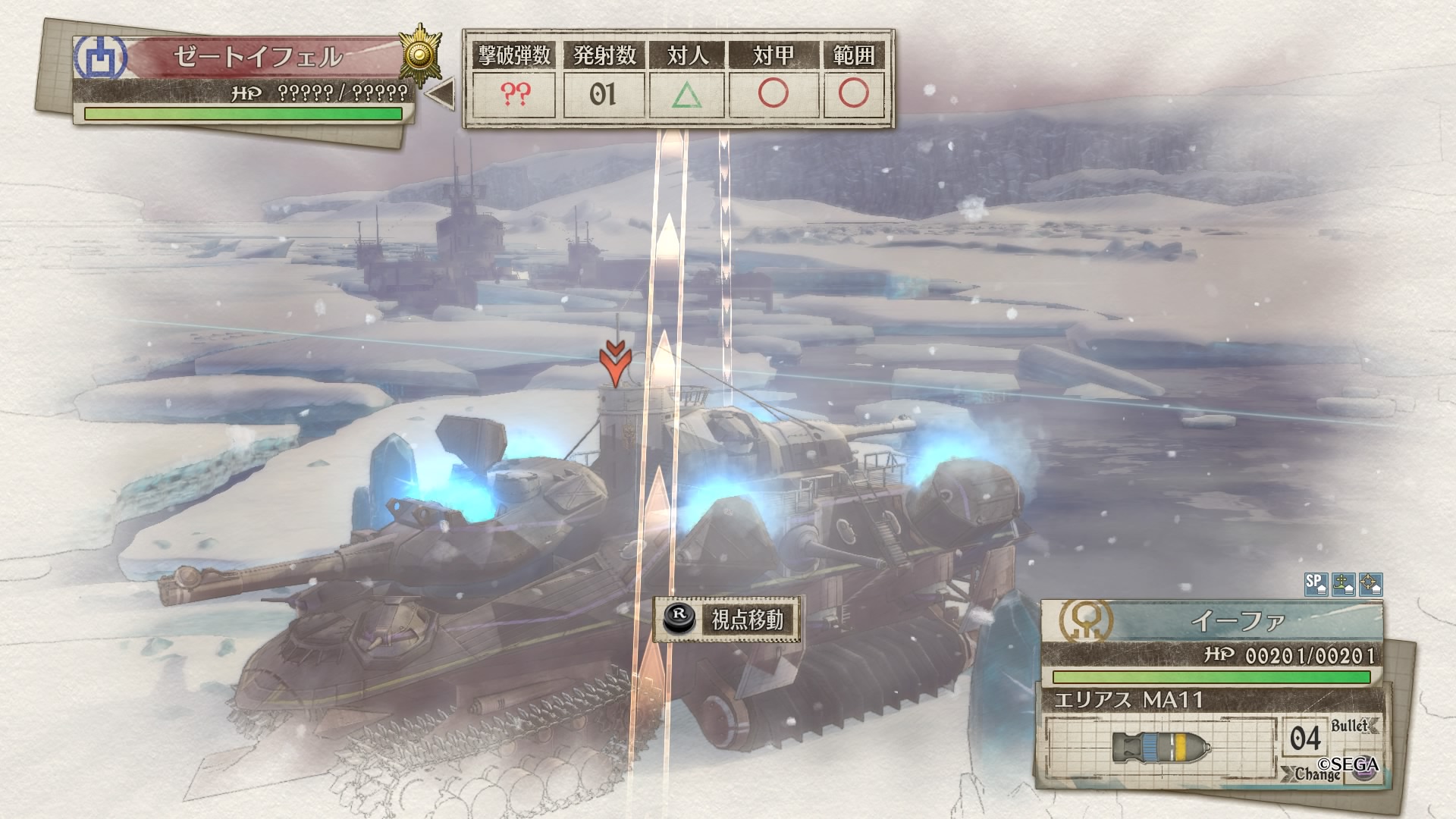Image resolution: width=1456 pixels, height=819 pixels.
Task: Click the defense up buff icon
Action: [1343, 584]
